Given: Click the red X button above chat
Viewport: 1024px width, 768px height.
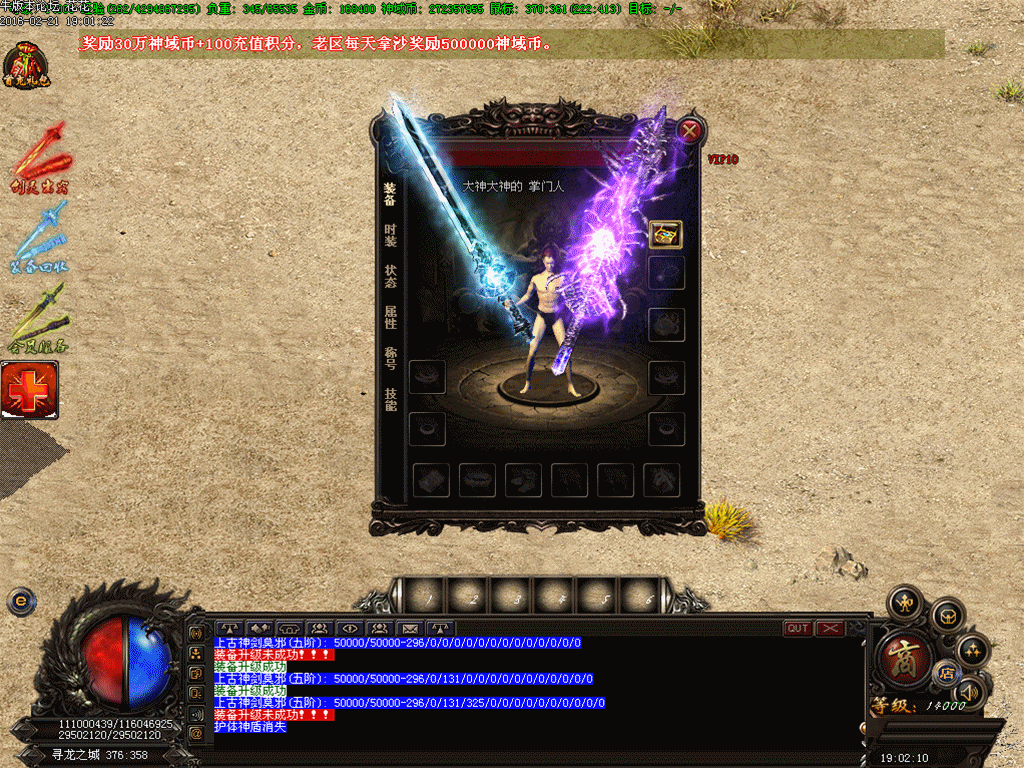Looking at the screenshot, I should click(x=830, y=628).
